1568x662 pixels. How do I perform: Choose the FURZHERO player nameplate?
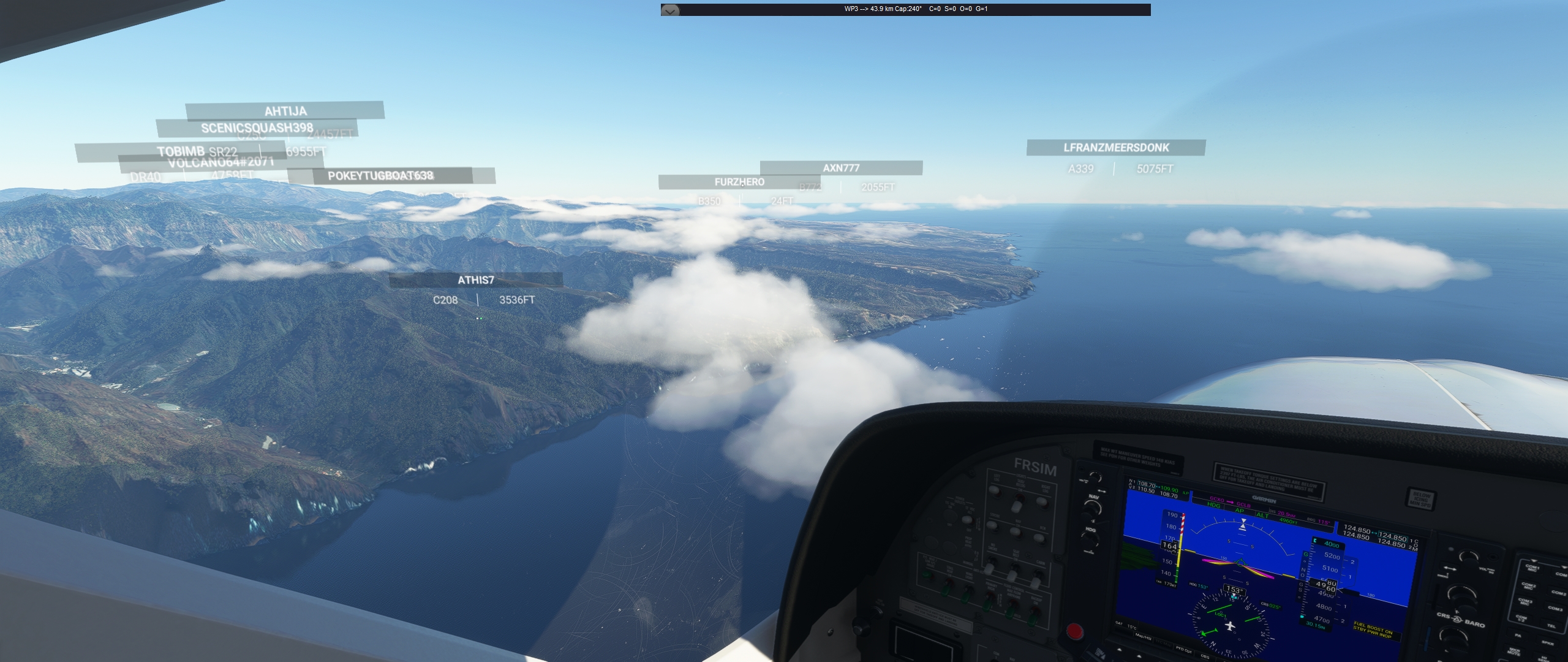click(x=739, y=182)
